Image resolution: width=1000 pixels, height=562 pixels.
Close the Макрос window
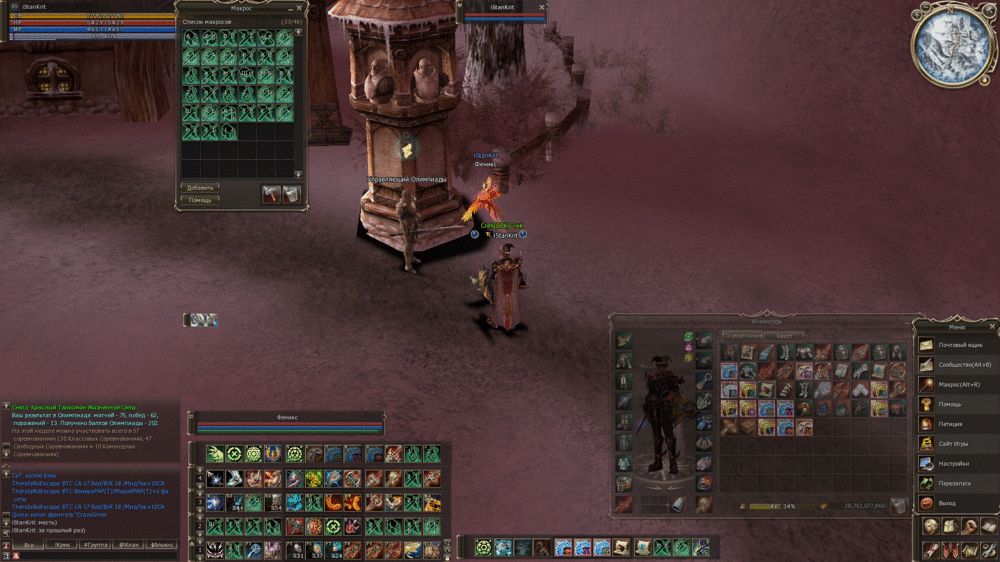coord(298,7)
